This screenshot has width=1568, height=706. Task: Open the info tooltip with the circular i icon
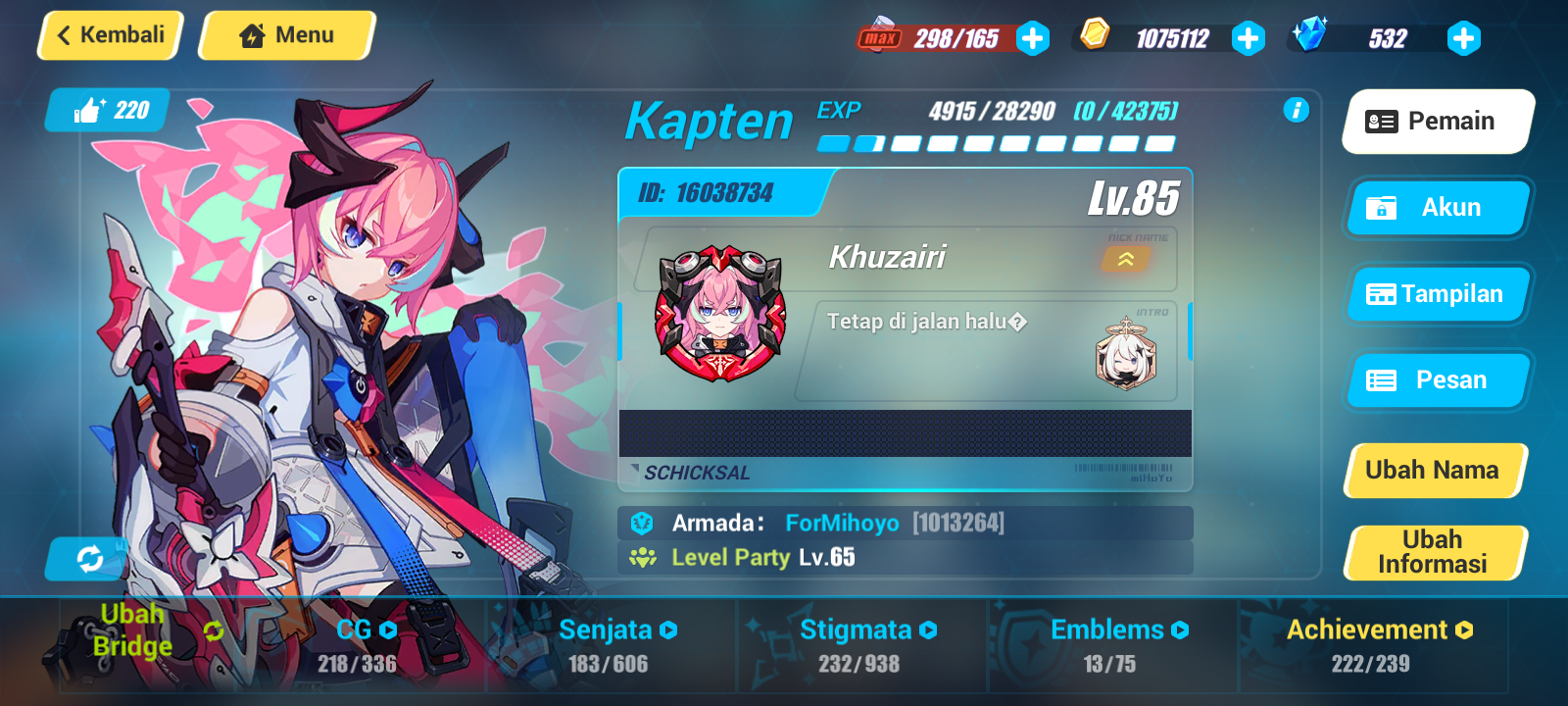coord(1296,111)
